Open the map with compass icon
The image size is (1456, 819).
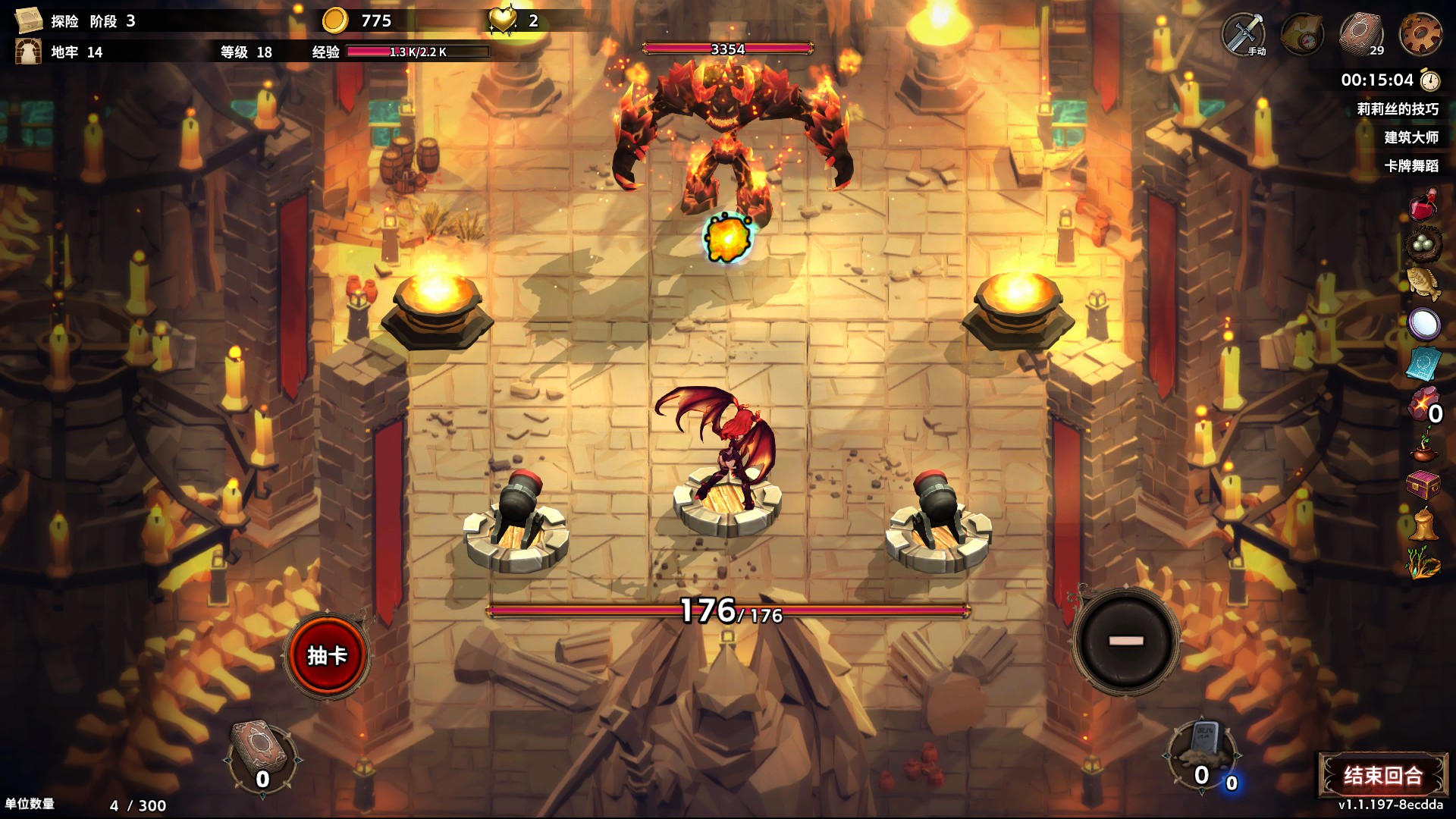(1302, 34)
